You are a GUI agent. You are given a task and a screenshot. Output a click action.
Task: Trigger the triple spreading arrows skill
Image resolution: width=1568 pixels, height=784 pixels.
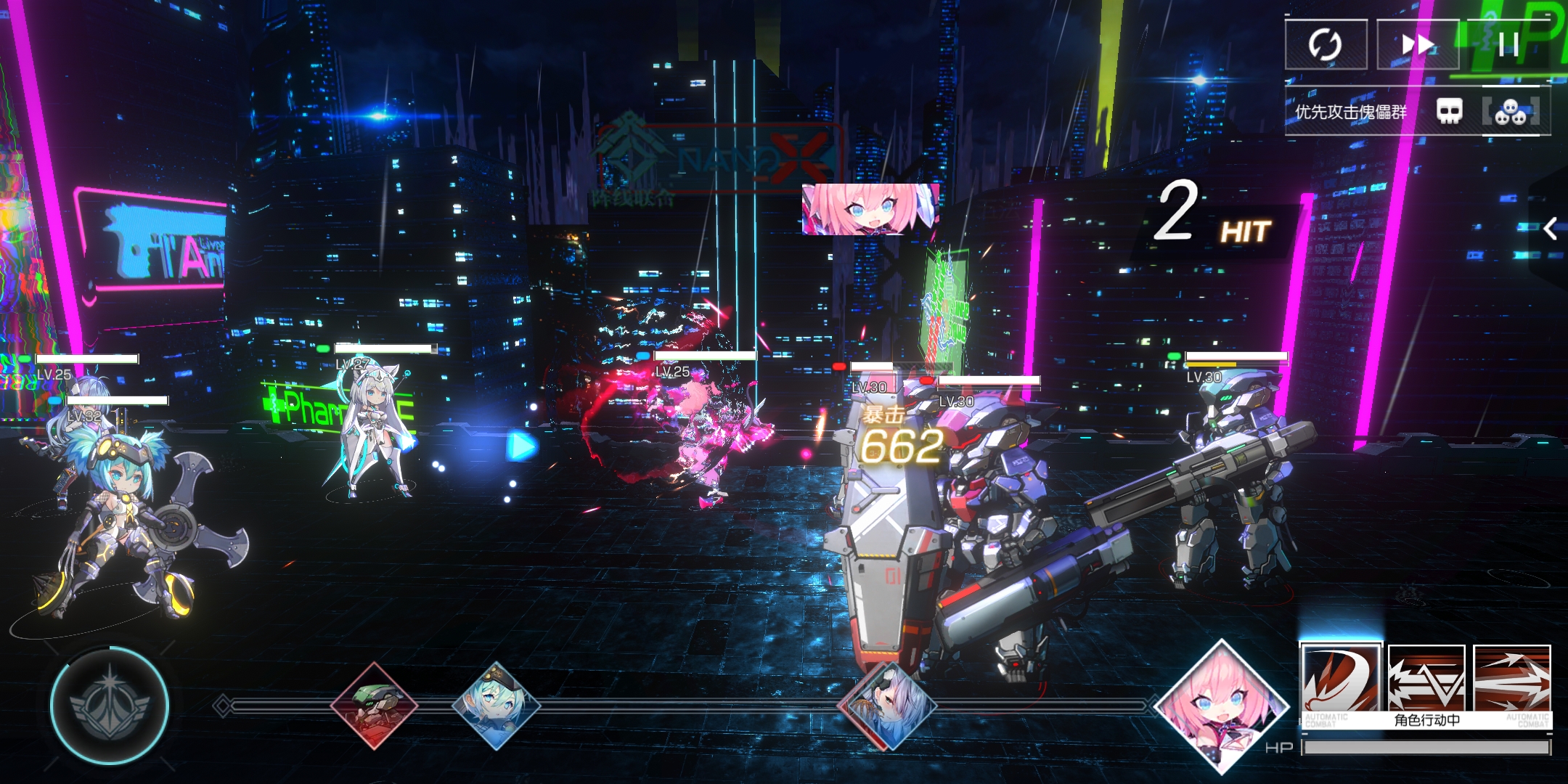1512,679
